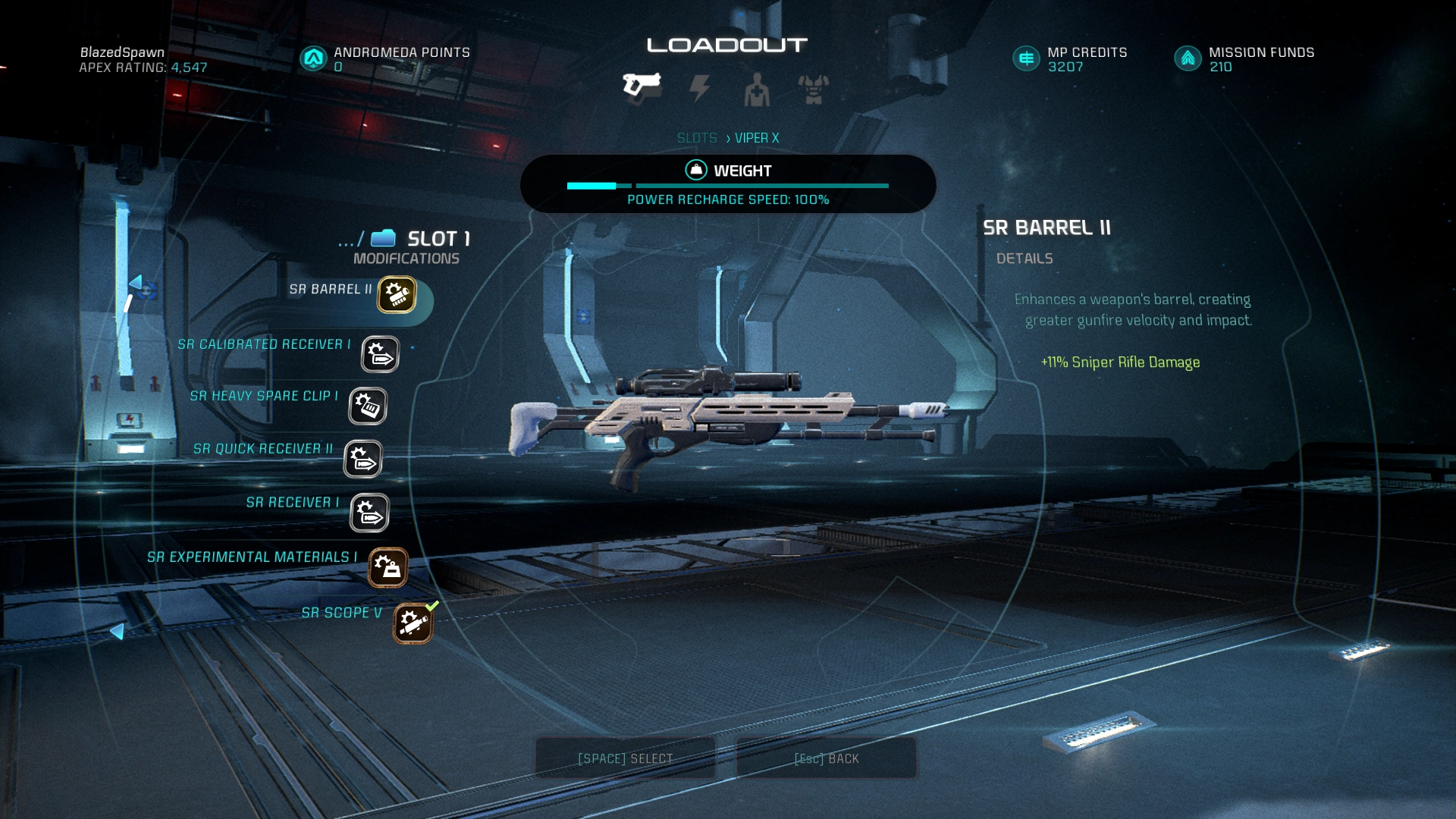Open the folder icon beside Slot 1
Viewport: 1456px width, 819px height.
click(x=383, y=238)
